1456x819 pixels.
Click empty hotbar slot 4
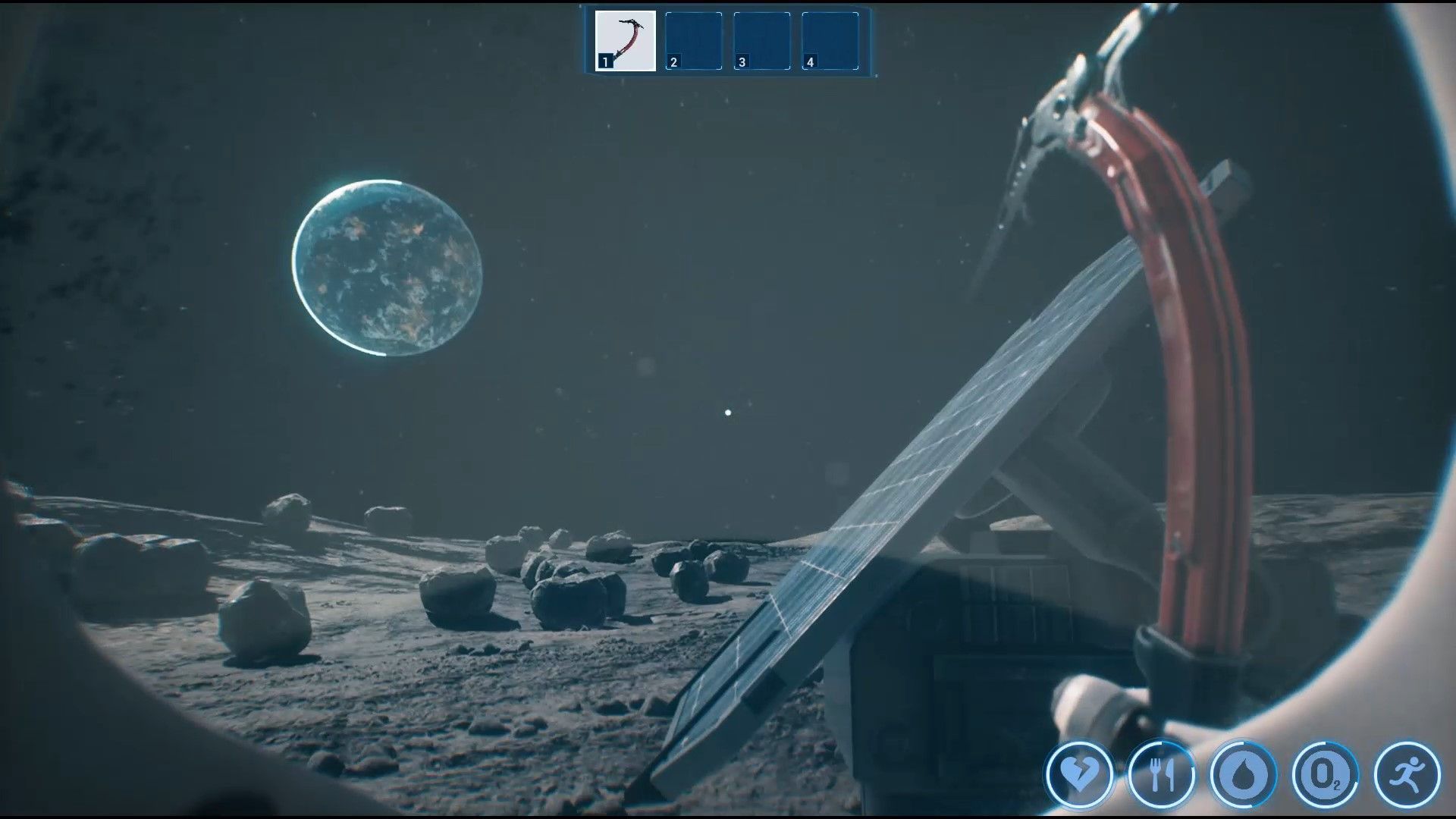coord(830,39)
